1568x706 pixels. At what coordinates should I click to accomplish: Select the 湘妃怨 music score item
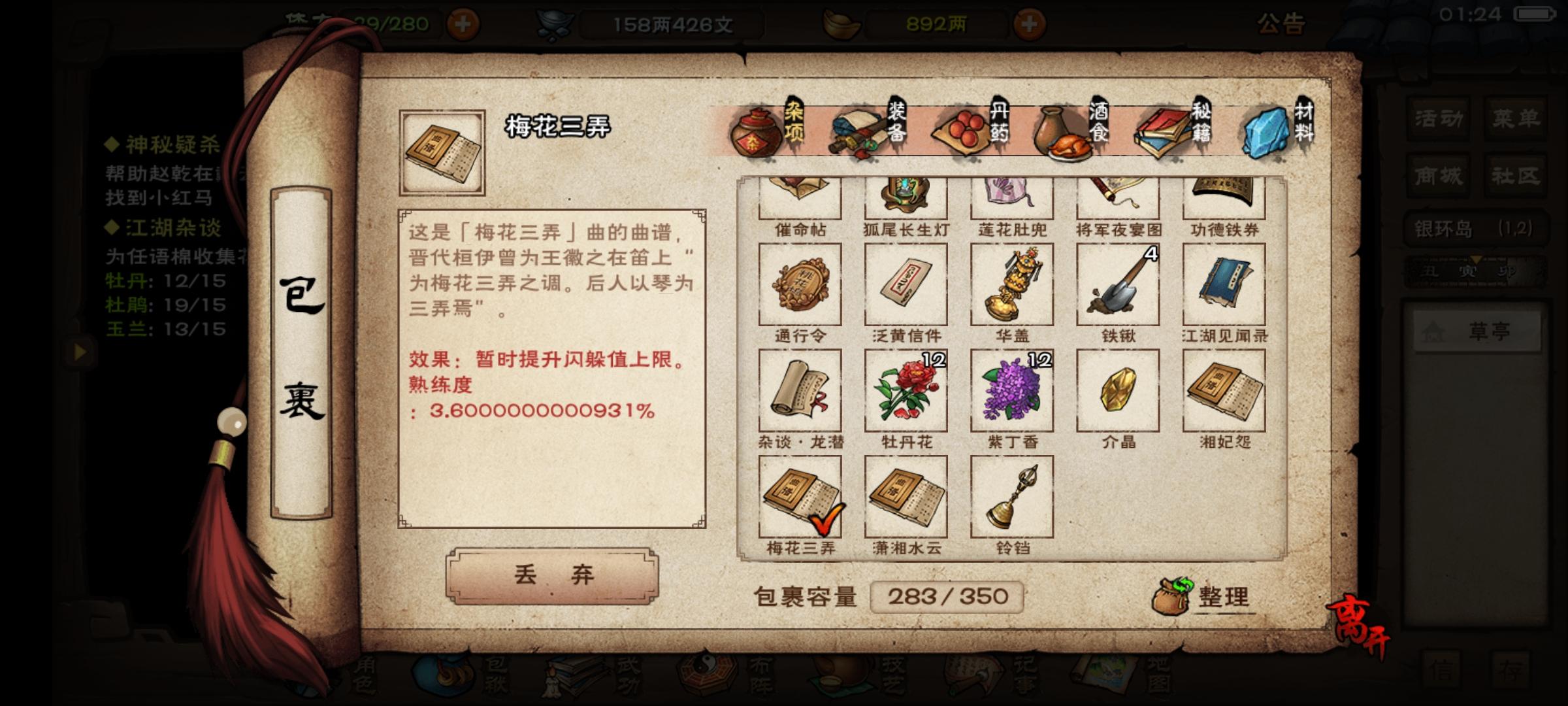coord(1224,389)
